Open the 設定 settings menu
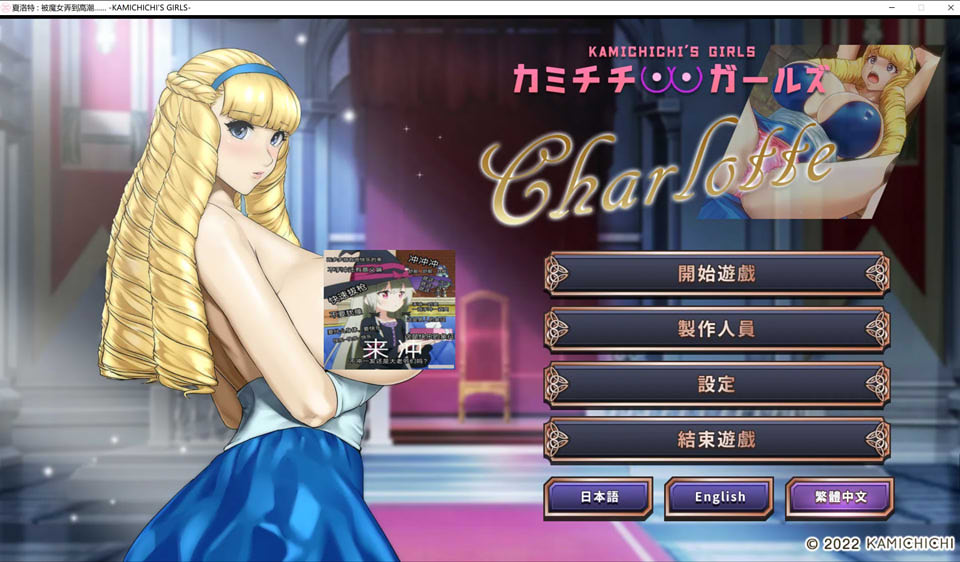960x562 pixels. point(716,384)
